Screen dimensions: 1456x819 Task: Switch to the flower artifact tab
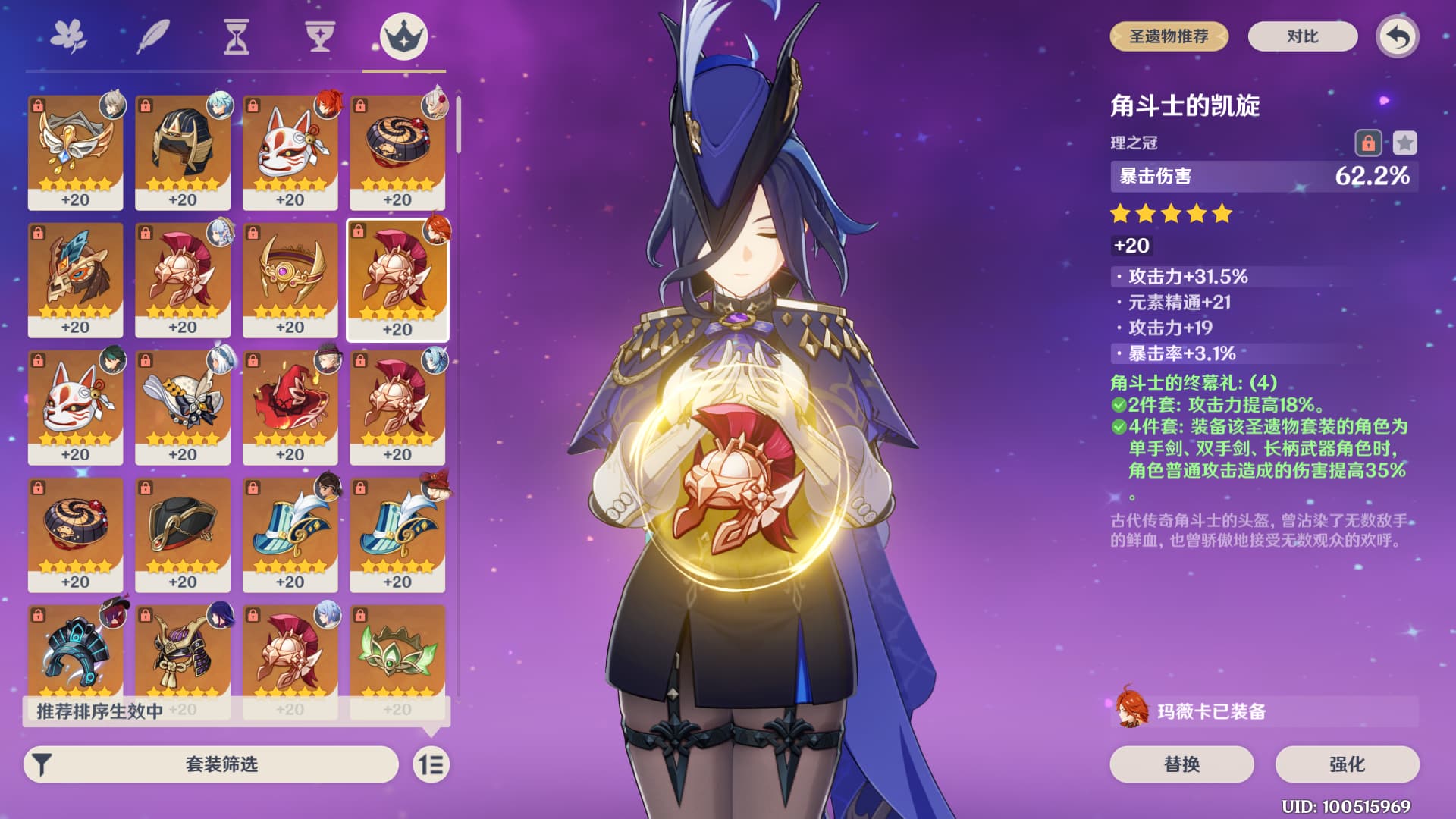pos(68,36)
